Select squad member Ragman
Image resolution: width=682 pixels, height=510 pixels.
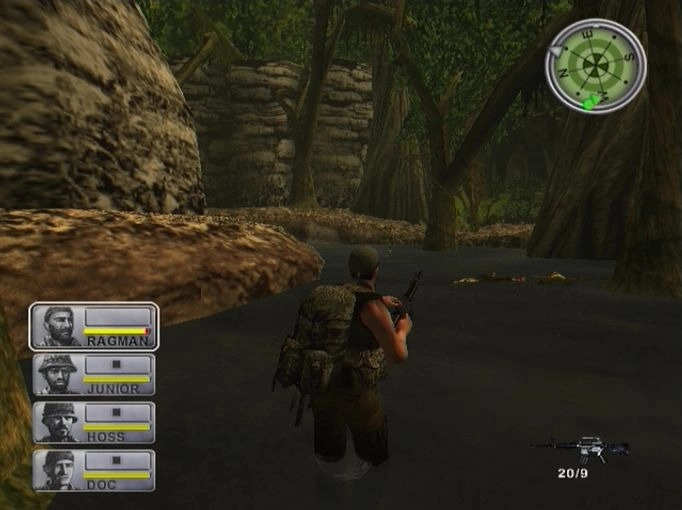point(94,326)
